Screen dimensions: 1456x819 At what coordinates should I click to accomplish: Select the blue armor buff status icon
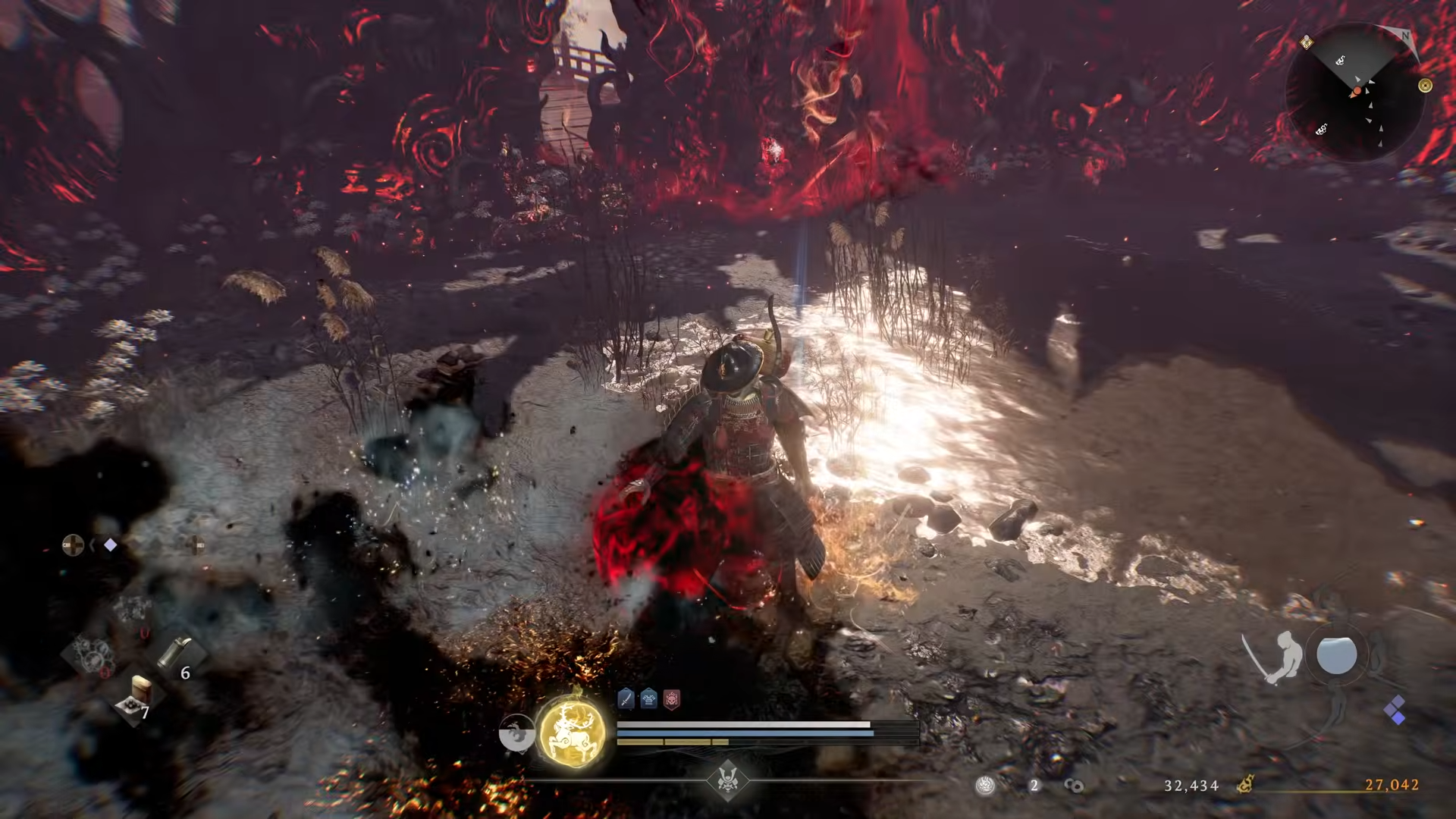649,699
